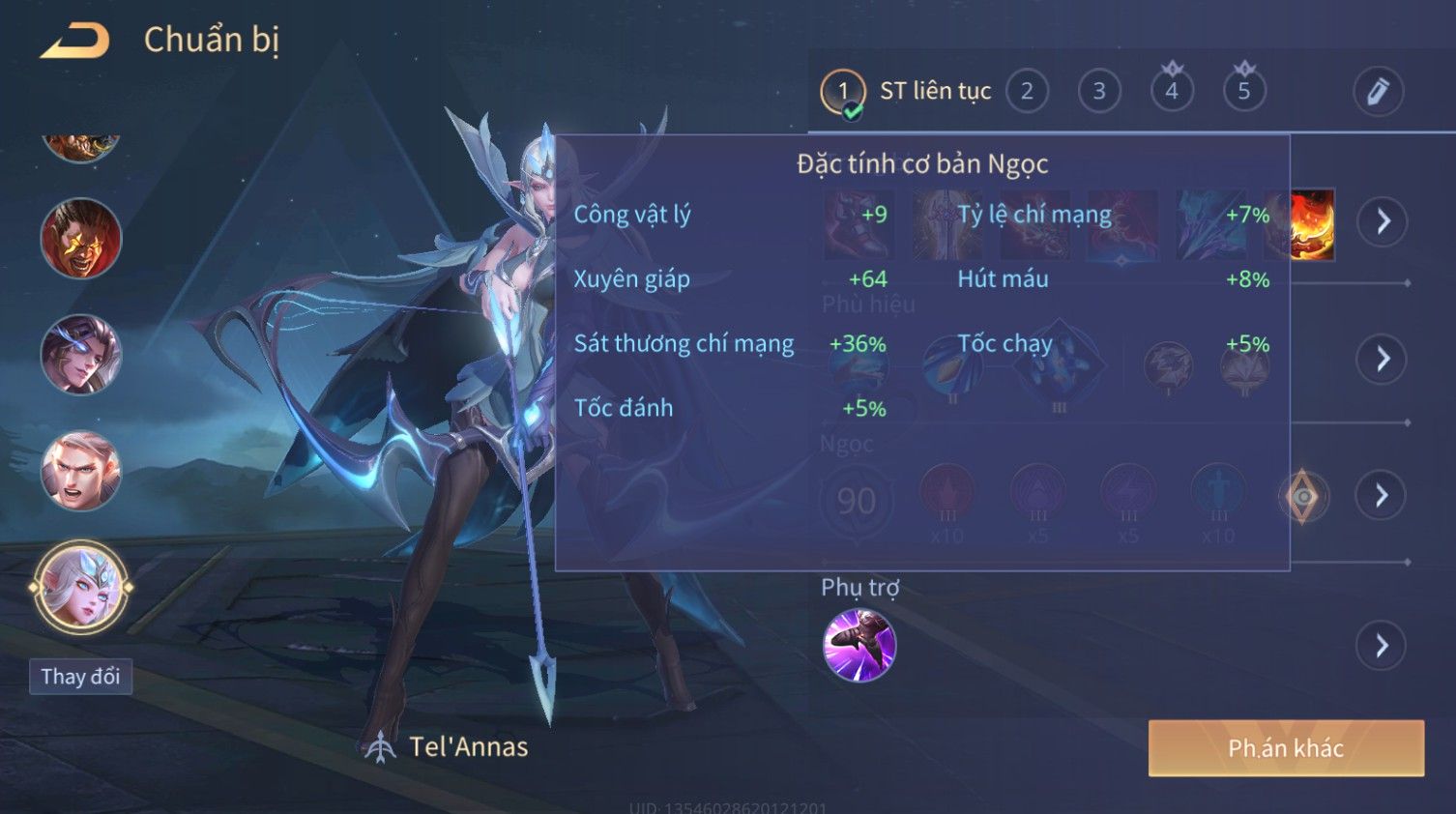Click the purple boot Phụ trợ spell
The image size is (1456, 814).
click(859, 645)
